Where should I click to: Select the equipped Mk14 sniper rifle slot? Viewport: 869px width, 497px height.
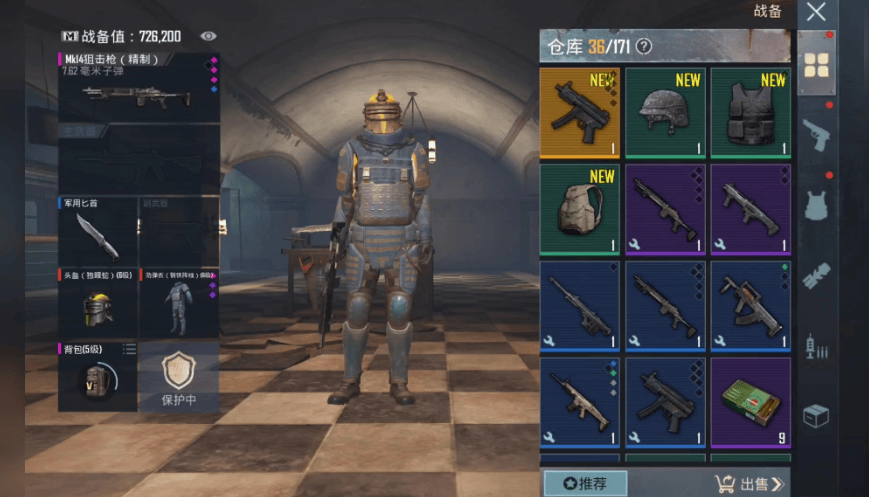point(138,88)
